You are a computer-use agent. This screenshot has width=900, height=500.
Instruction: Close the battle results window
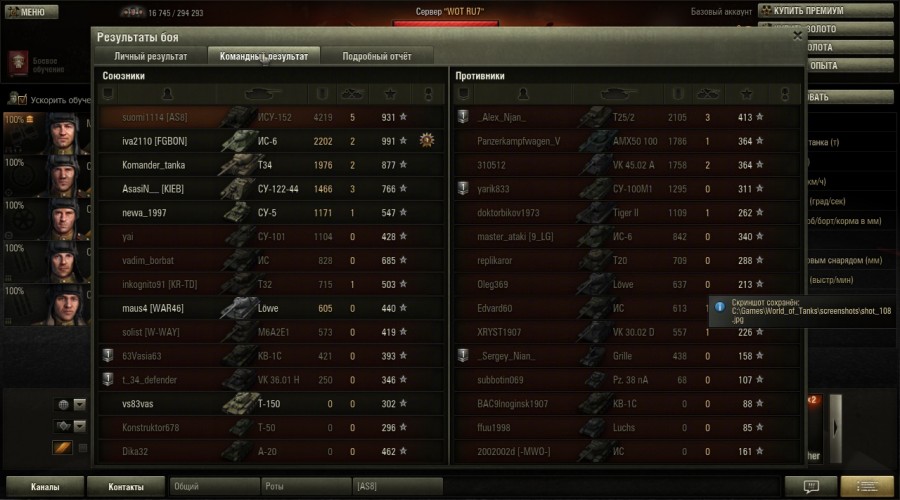(x=797, y=35)
